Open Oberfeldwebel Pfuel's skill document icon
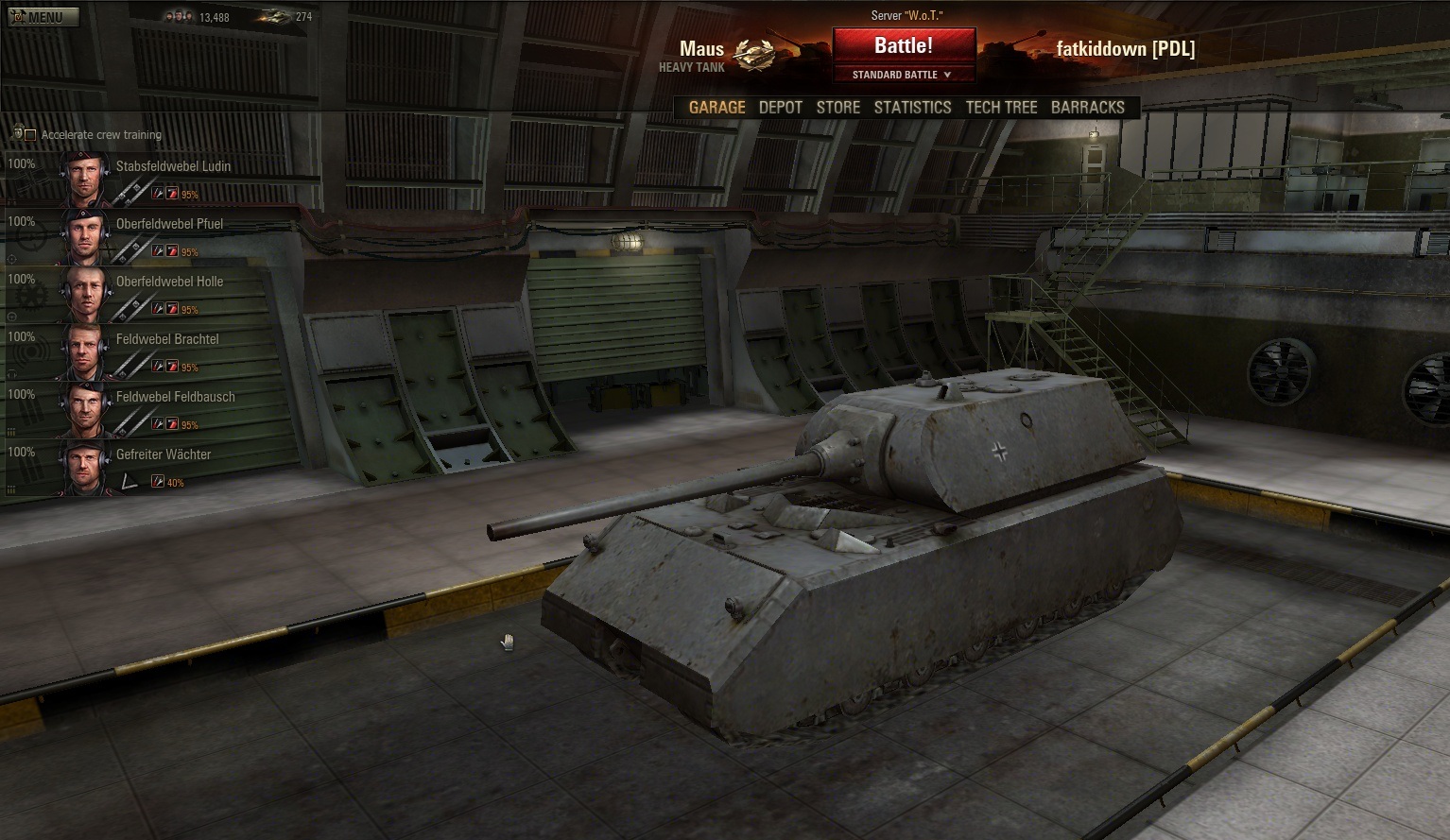Screen dimensions: 1450x840 (x=159, y=250)
